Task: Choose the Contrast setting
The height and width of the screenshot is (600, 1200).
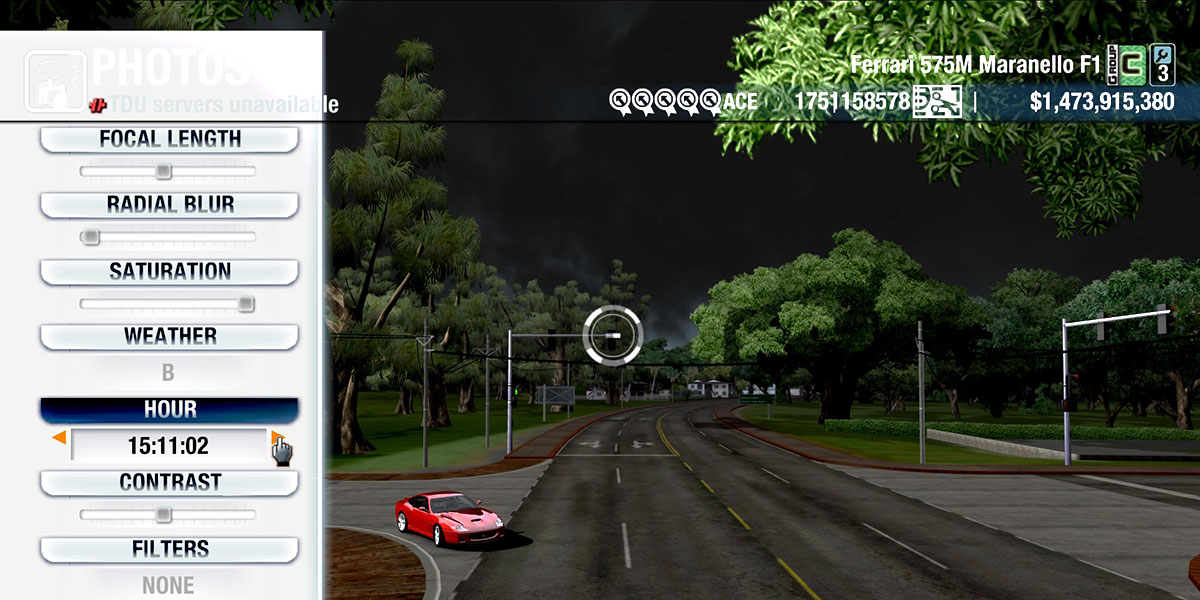Action: point(169,482)
